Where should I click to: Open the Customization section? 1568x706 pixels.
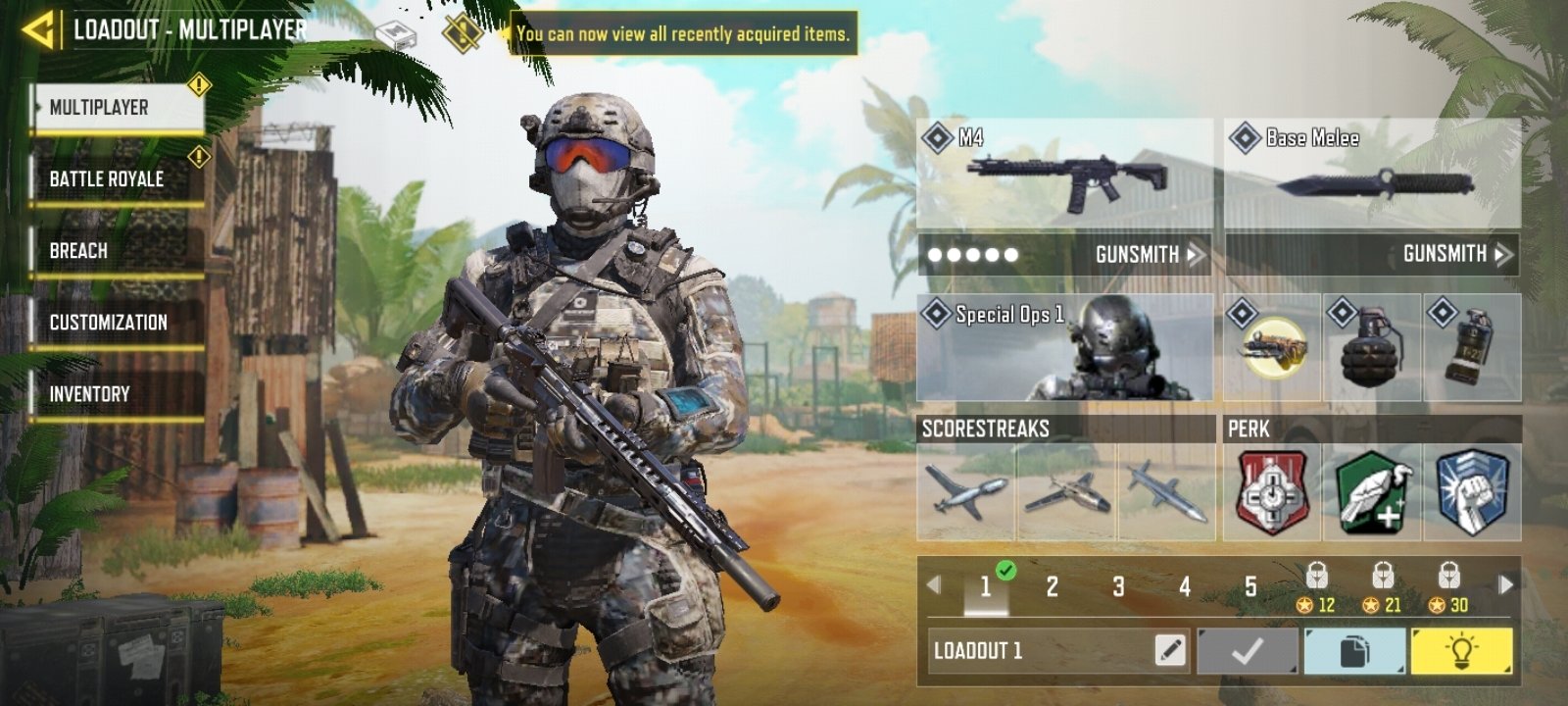coord(106,321)
